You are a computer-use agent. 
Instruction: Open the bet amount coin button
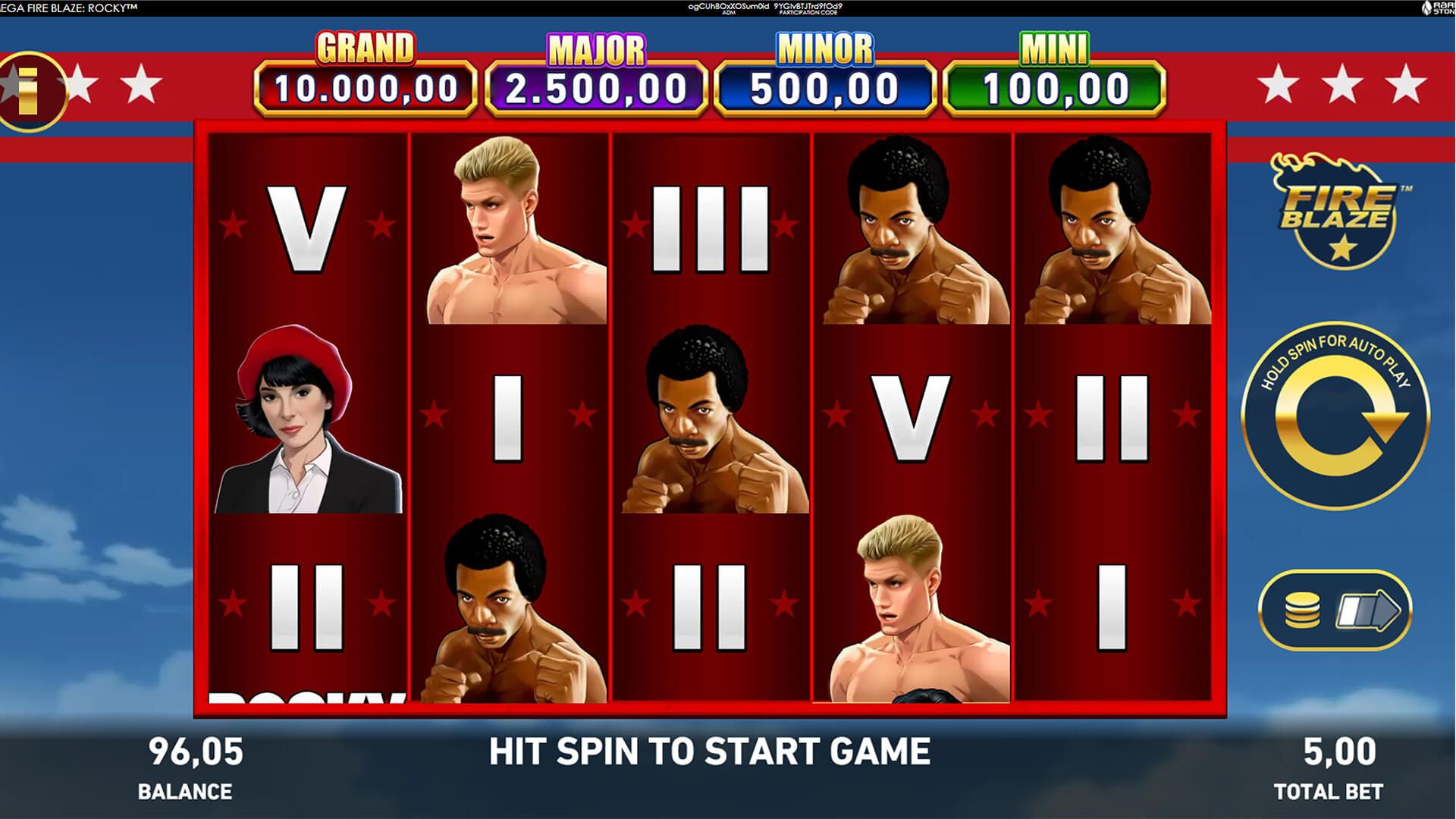pyautogui.click(x=1335, y=610)
